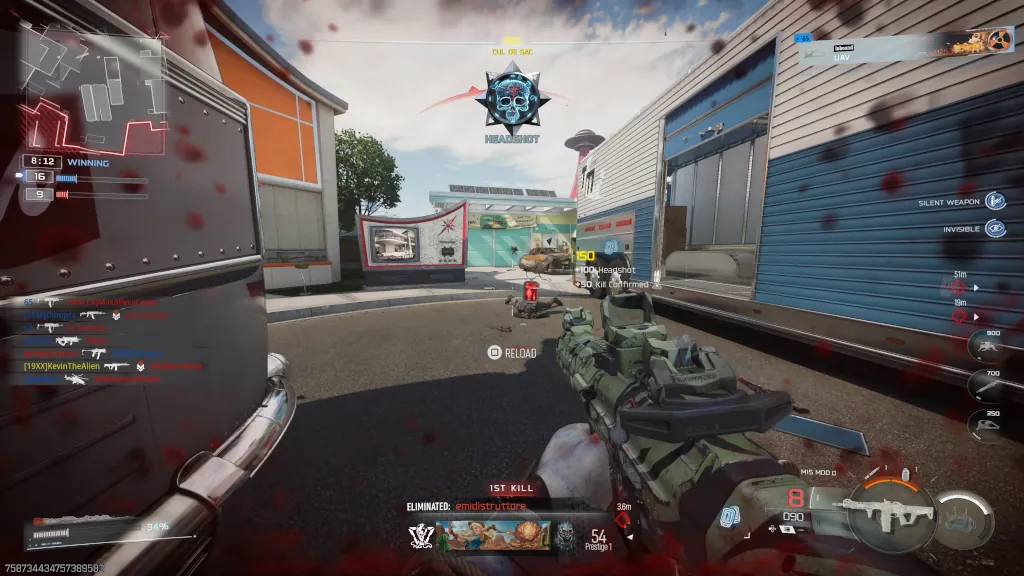Image resolution: width=1024 pixels, height=576 pixels.
Task: Open the eliminated player's calling card
Action: click(493, 536)
